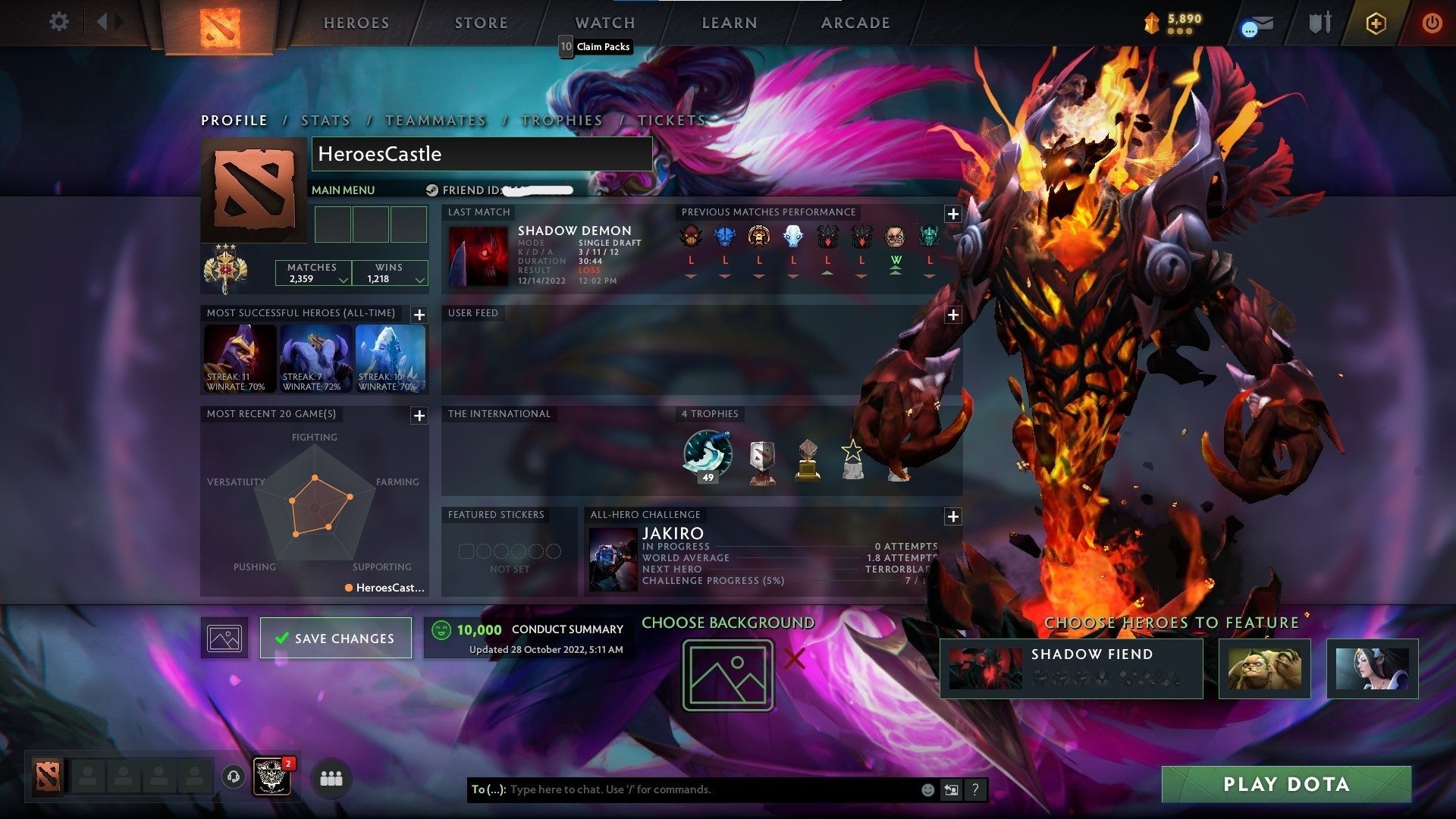Screen dimensions: 1456x819
Task: Remove the chosen background with the red X
Action: [793, 660]
